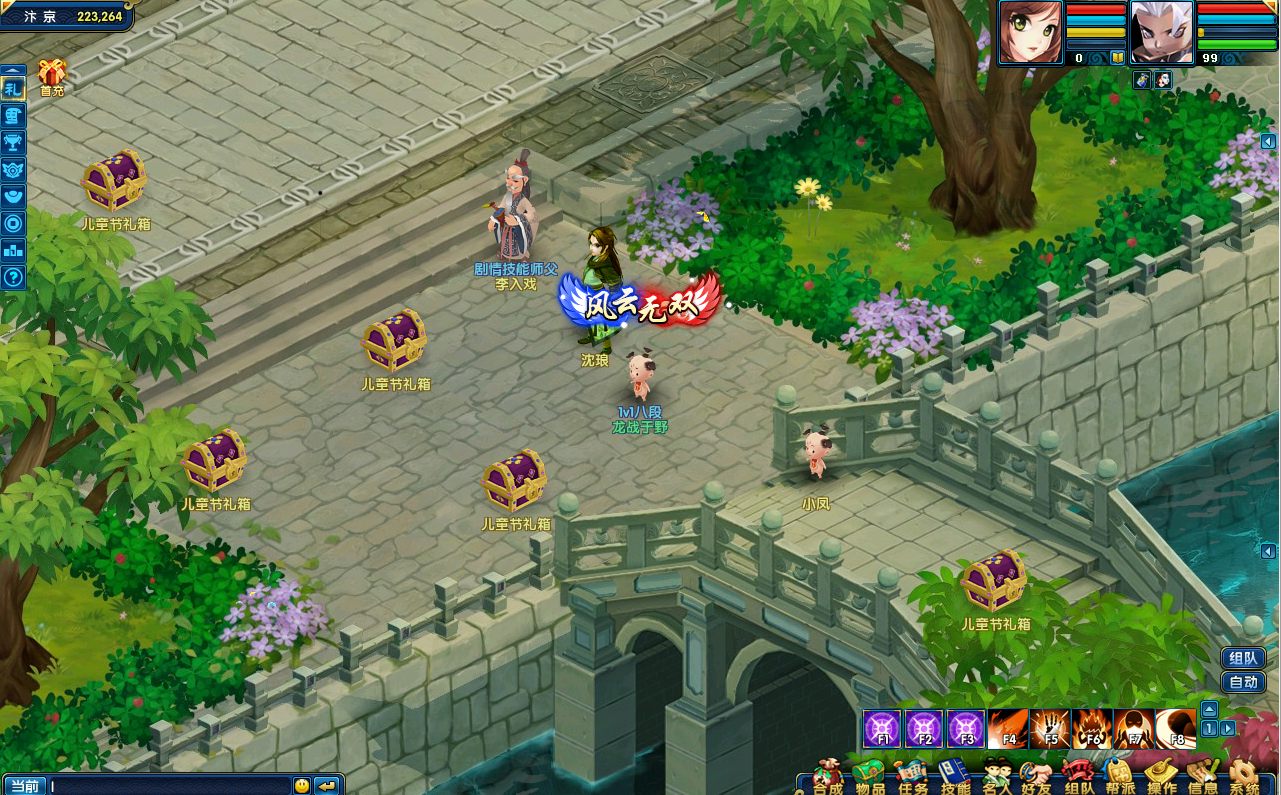The width and height of the screenshot is (1281, 795).
Task: Use the F4 flame slash skill
Action: click(x=1008, y=729)
